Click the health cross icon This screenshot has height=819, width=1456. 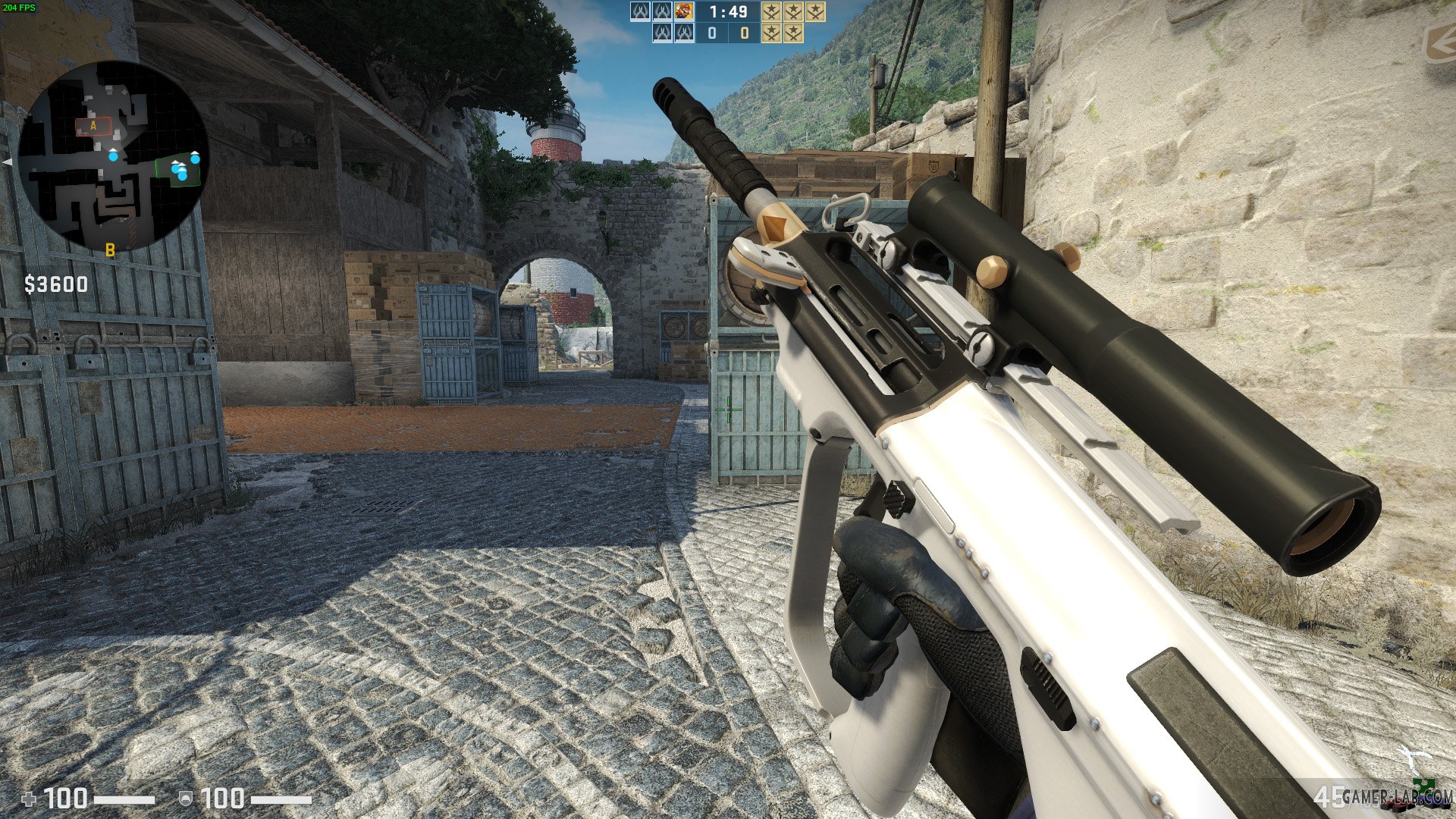click(x=27, y=797)
